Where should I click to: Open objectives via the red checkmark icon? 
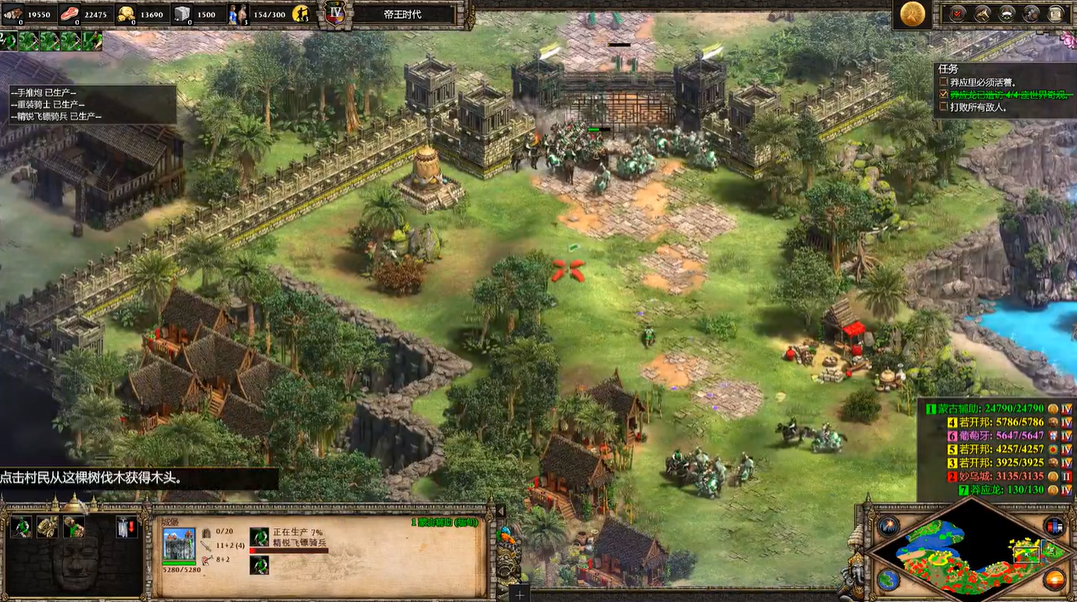click(958, 13)
